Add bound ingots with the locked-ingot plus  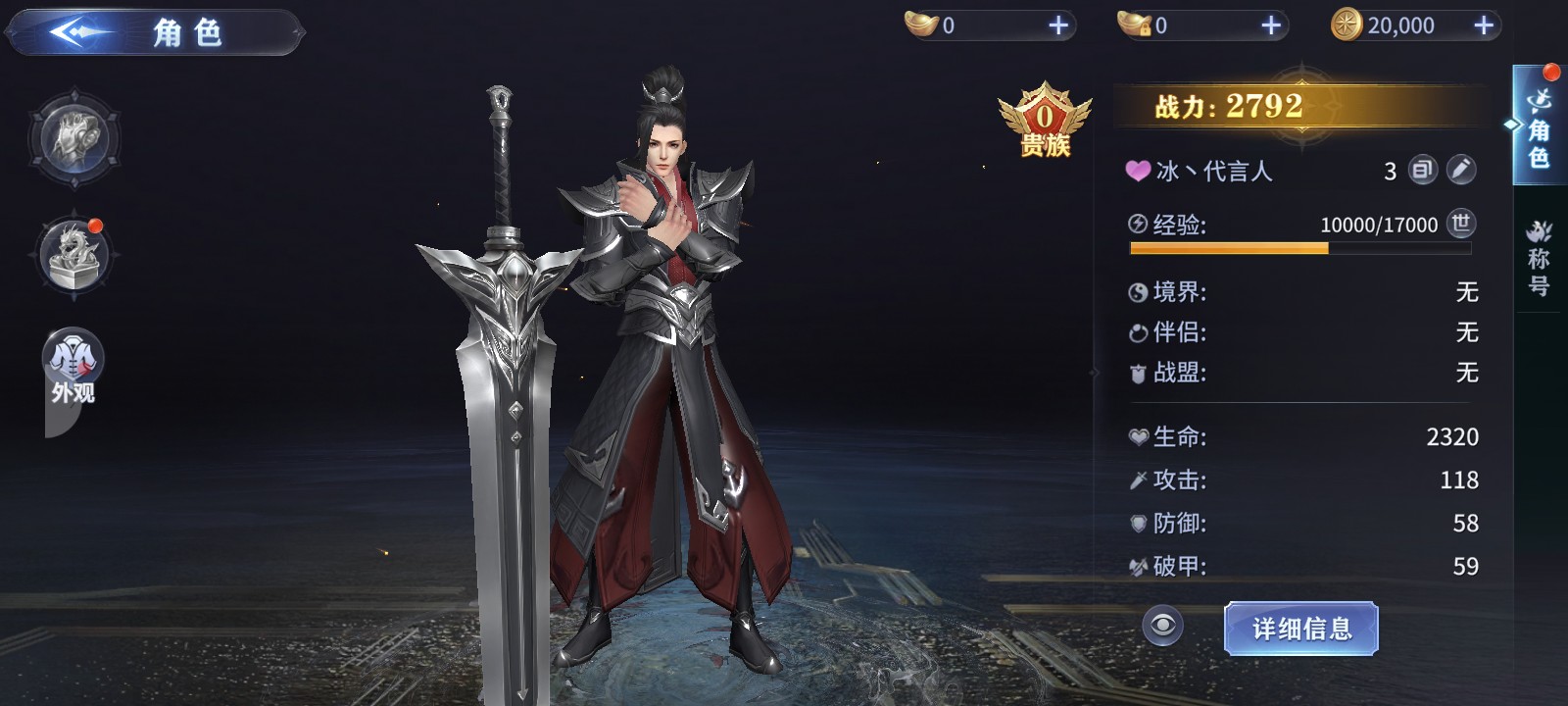click(1271, 25)
